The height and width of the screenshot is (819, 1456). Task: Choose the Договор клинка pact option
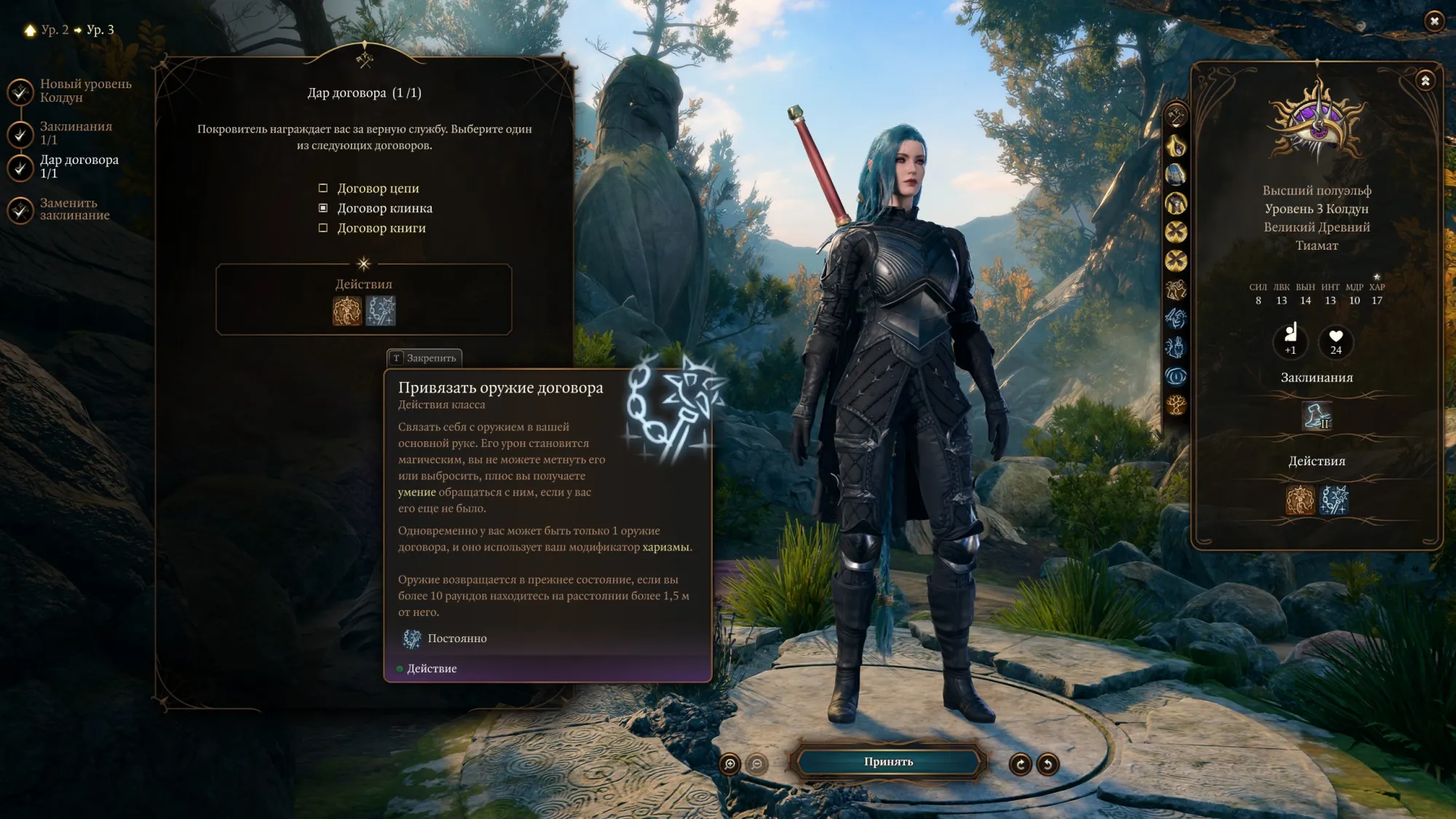323,208
